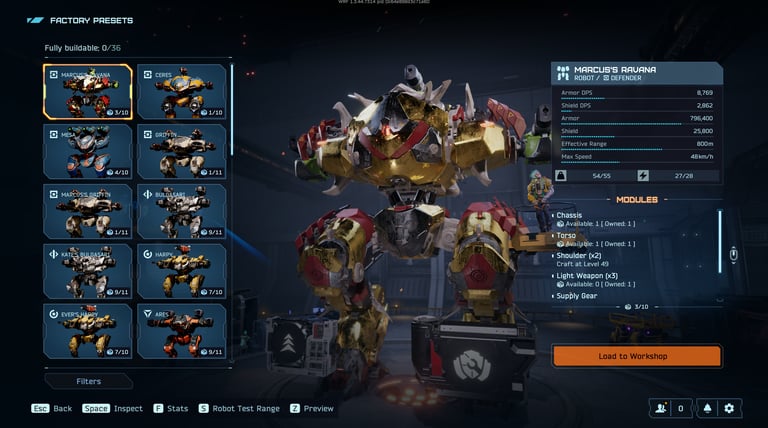Pick the Kate's Bulgasari preset
This screenshot has width=768, height=428.
click(x=88, y=271)
